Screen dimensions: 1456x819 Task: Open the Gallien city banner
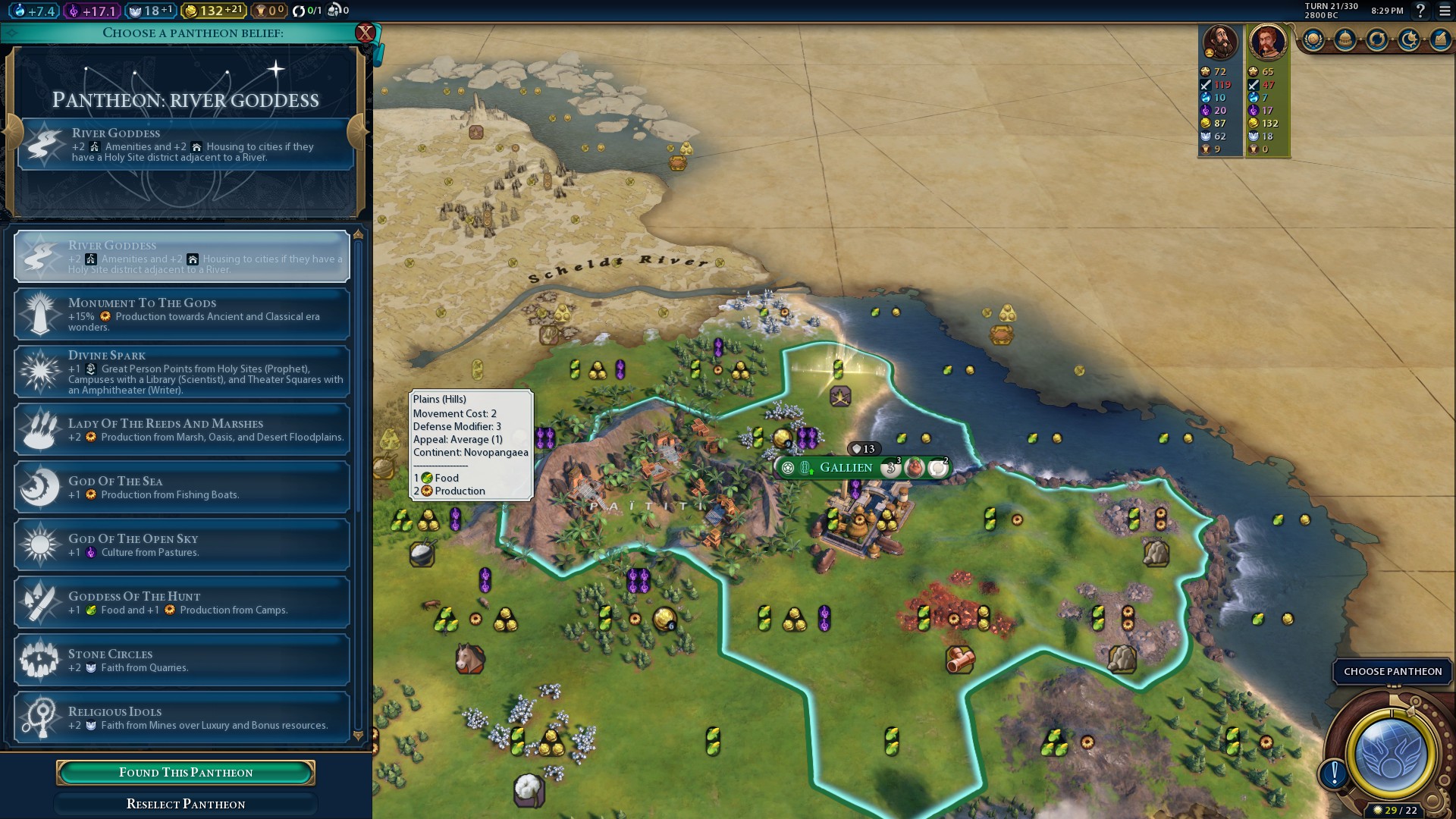[x=846, y=468]
